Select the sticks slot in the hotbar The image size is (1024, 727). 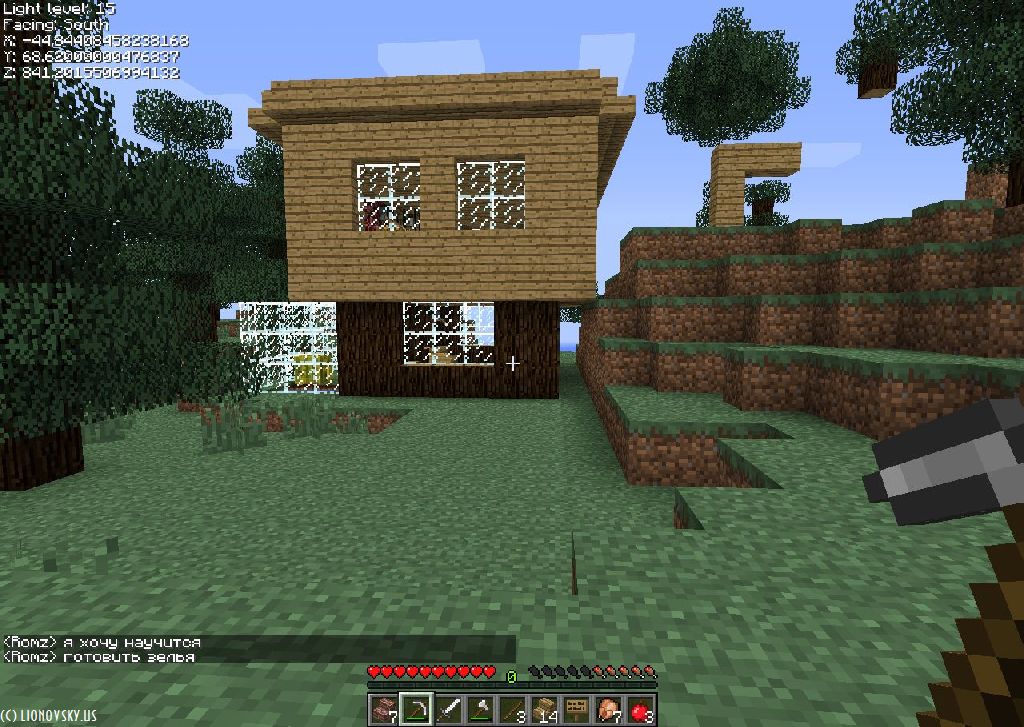tap(512, 709)
